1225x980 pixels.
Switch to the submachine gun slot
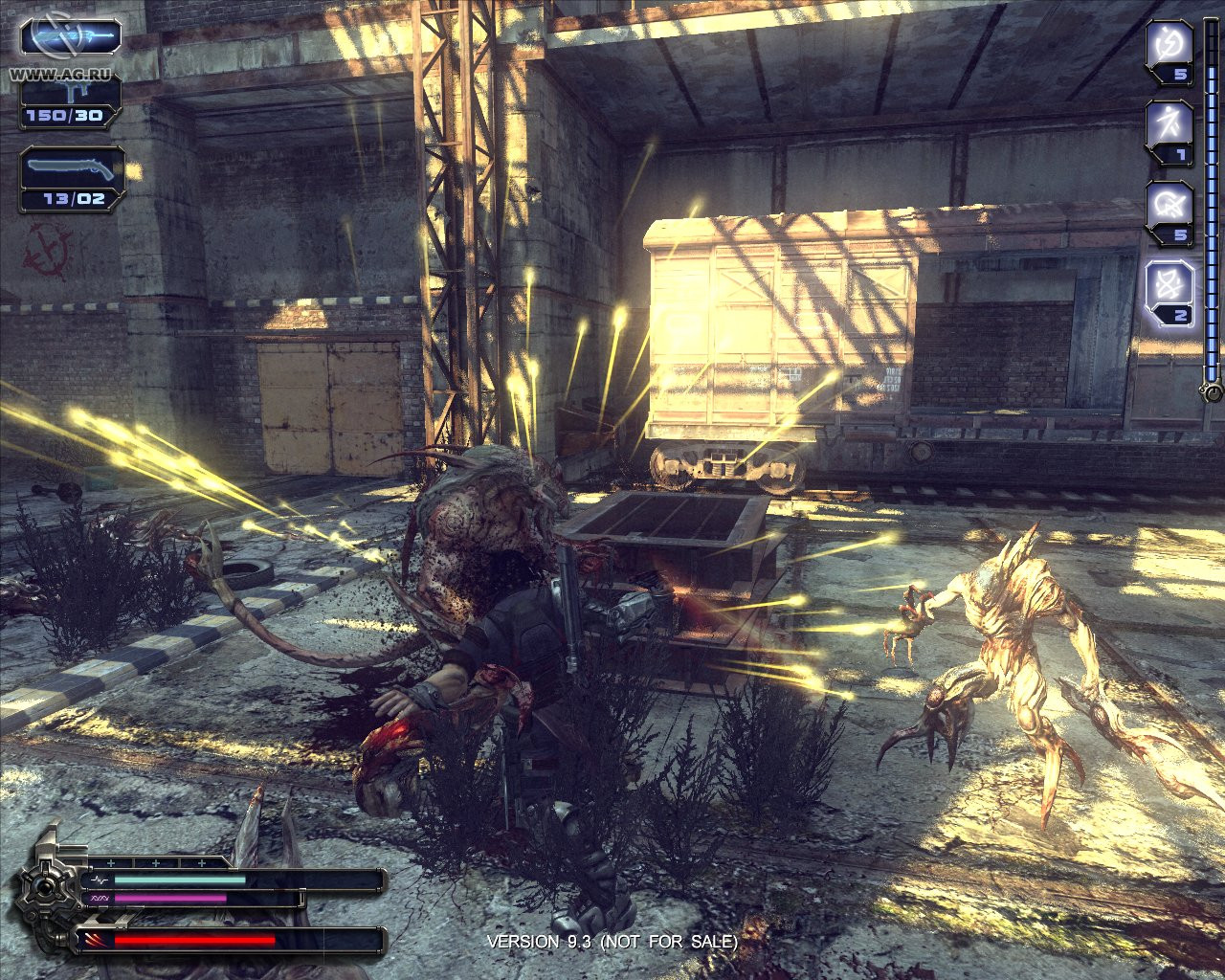pos(72,100)
